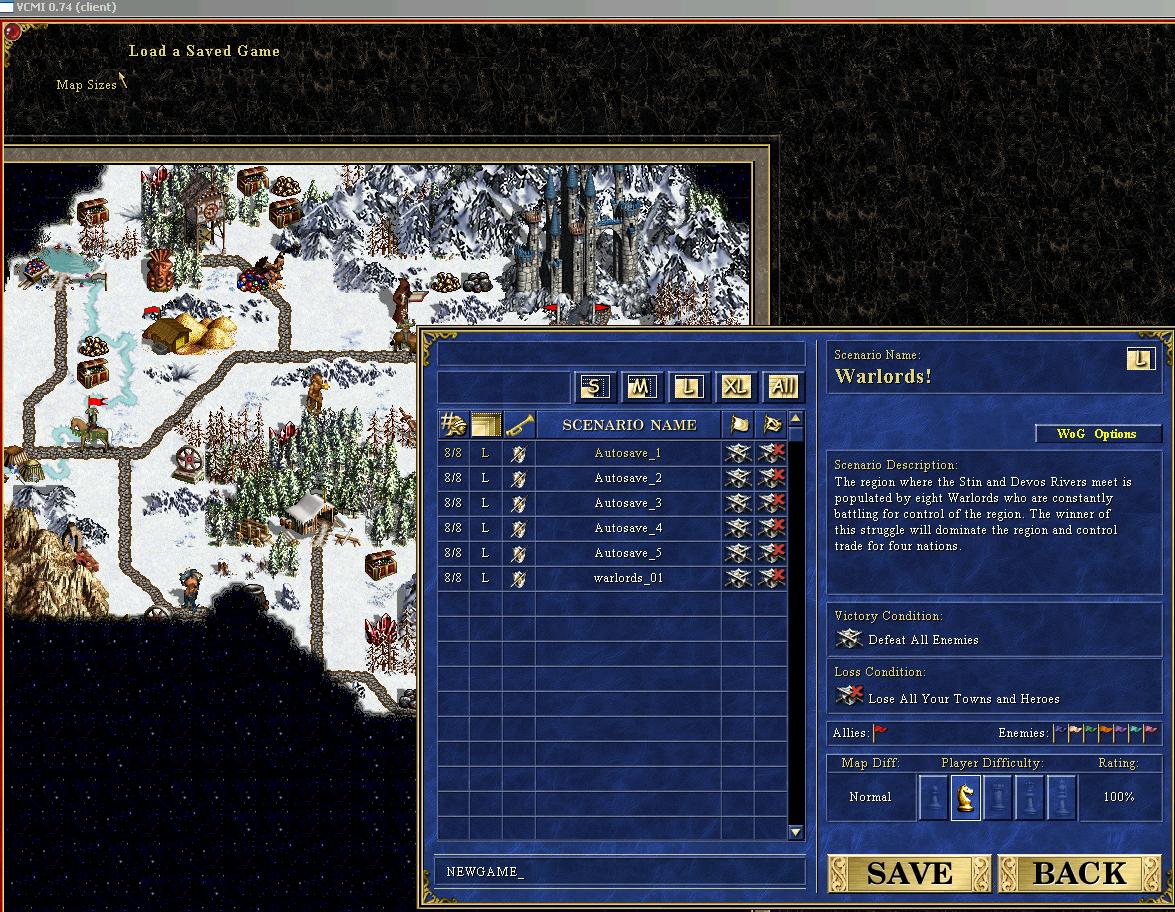Screen dimensions: 1175x912
Task: Open WoG Options
Action: [1097, 434]
